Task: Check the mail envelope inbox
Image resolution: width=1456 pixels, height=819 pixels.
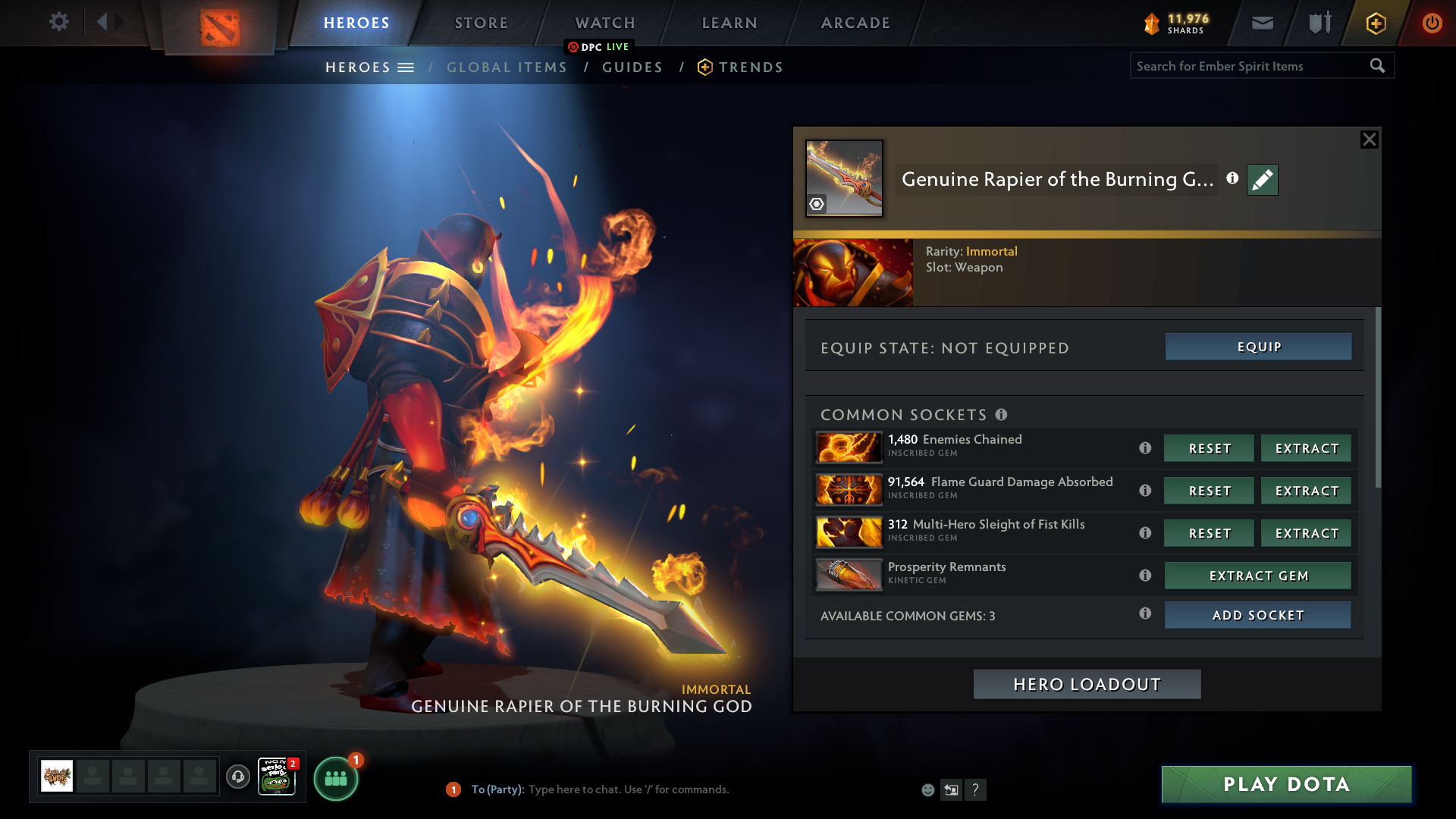Action: [x=1262, y=23]
